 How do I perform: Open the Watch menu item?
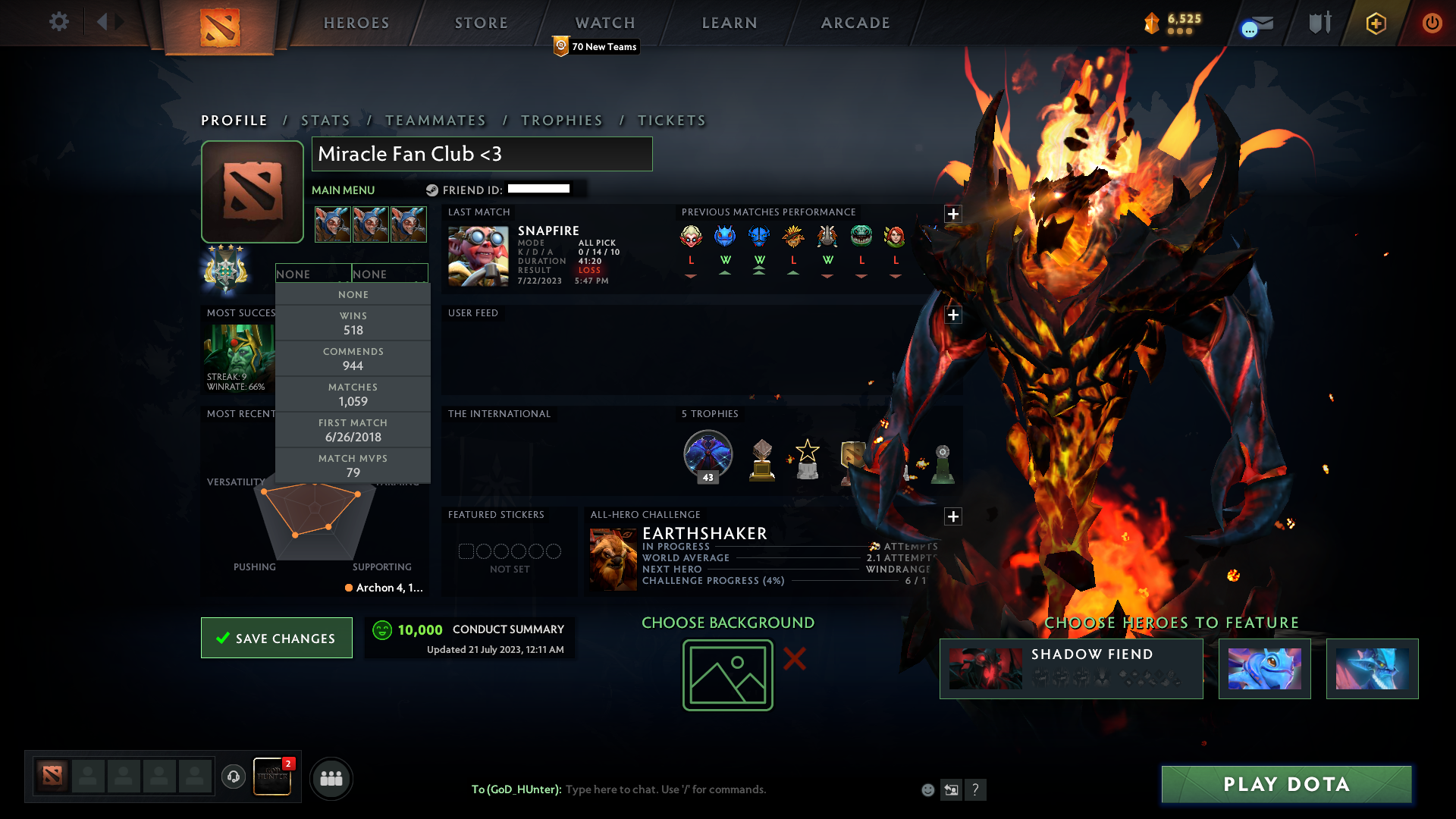pos(604,22)
